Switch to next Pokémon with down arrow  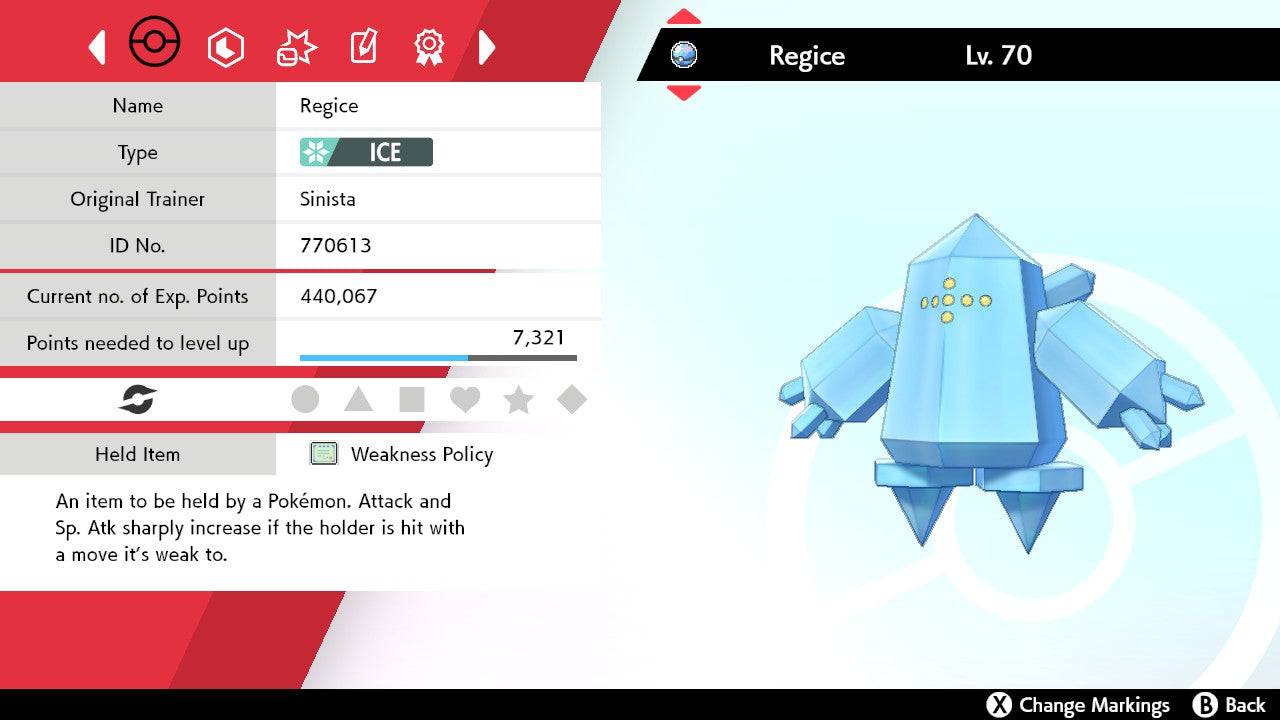pyautogui.click(x=683, y=92)
